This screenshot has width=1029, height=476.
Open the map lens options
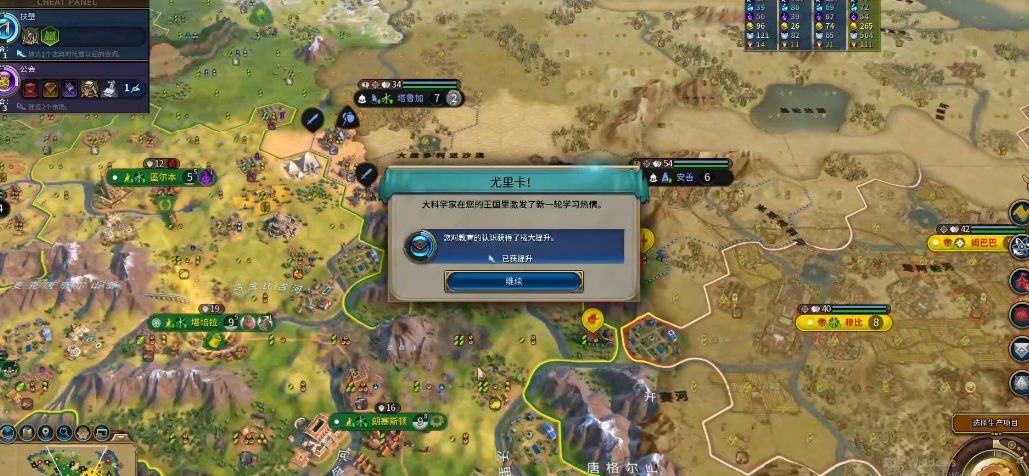tap(8, 433)
